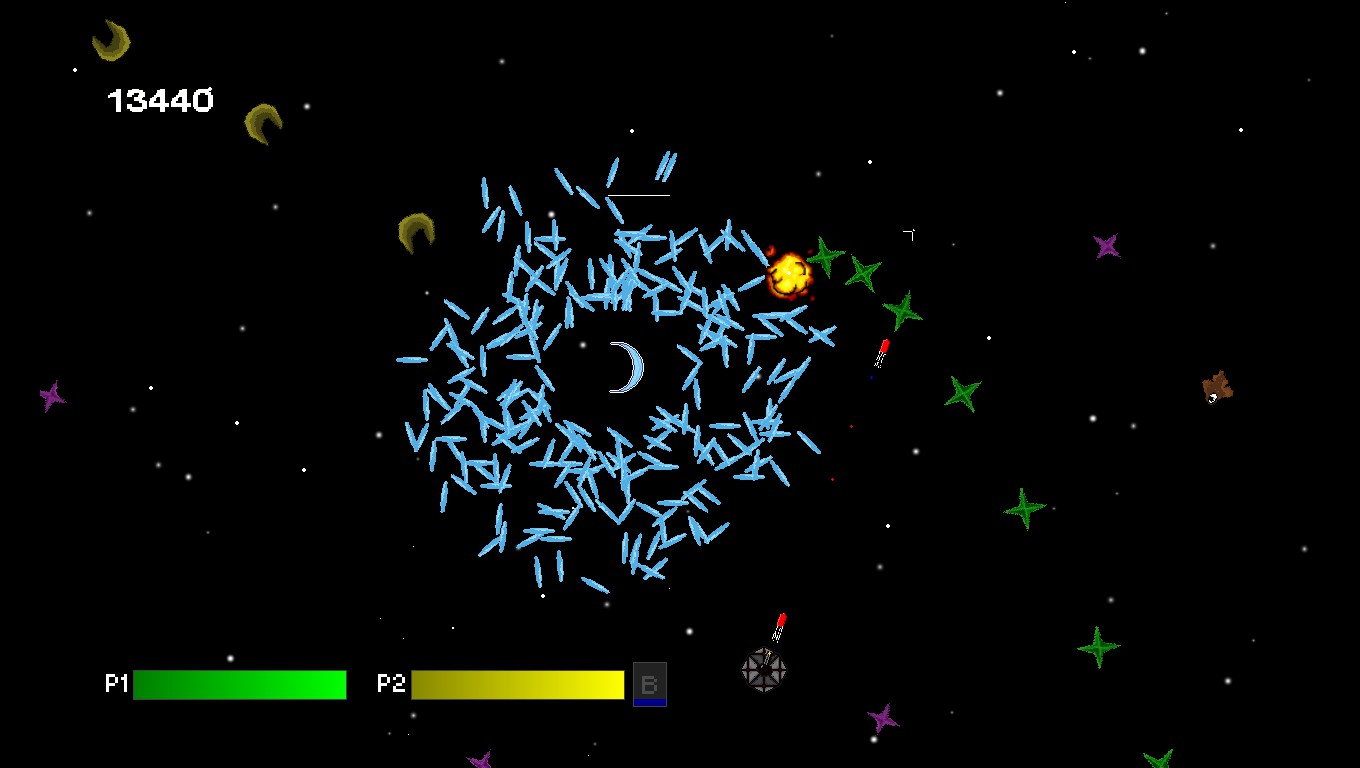The width and height of the screenshot is (1360, 768).
Task: Click the yellow crescent near the swarm
Action: tap(416, 231)
